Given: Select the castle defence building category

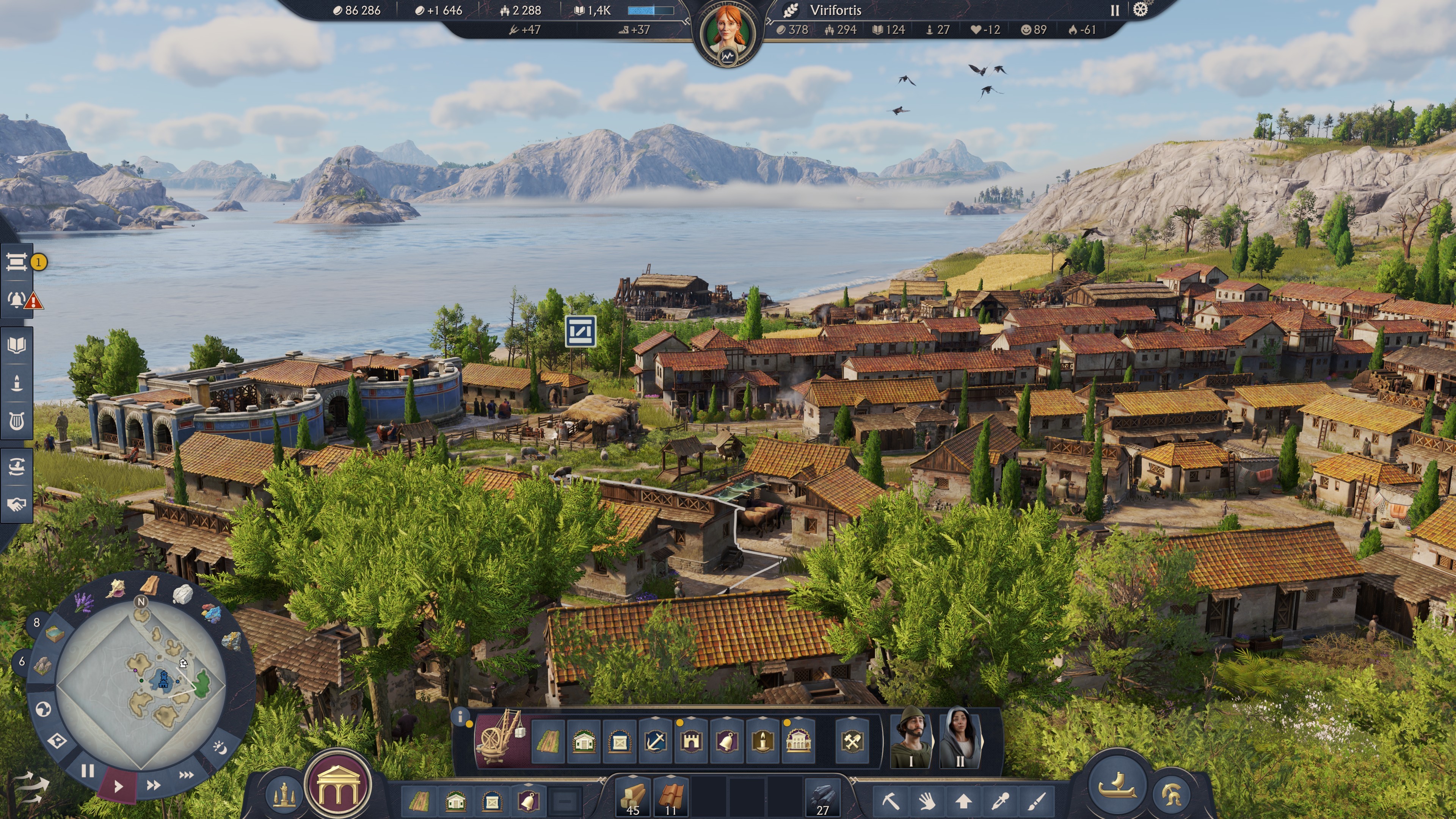Looking at the screenshot, I should tap(691, 741).
